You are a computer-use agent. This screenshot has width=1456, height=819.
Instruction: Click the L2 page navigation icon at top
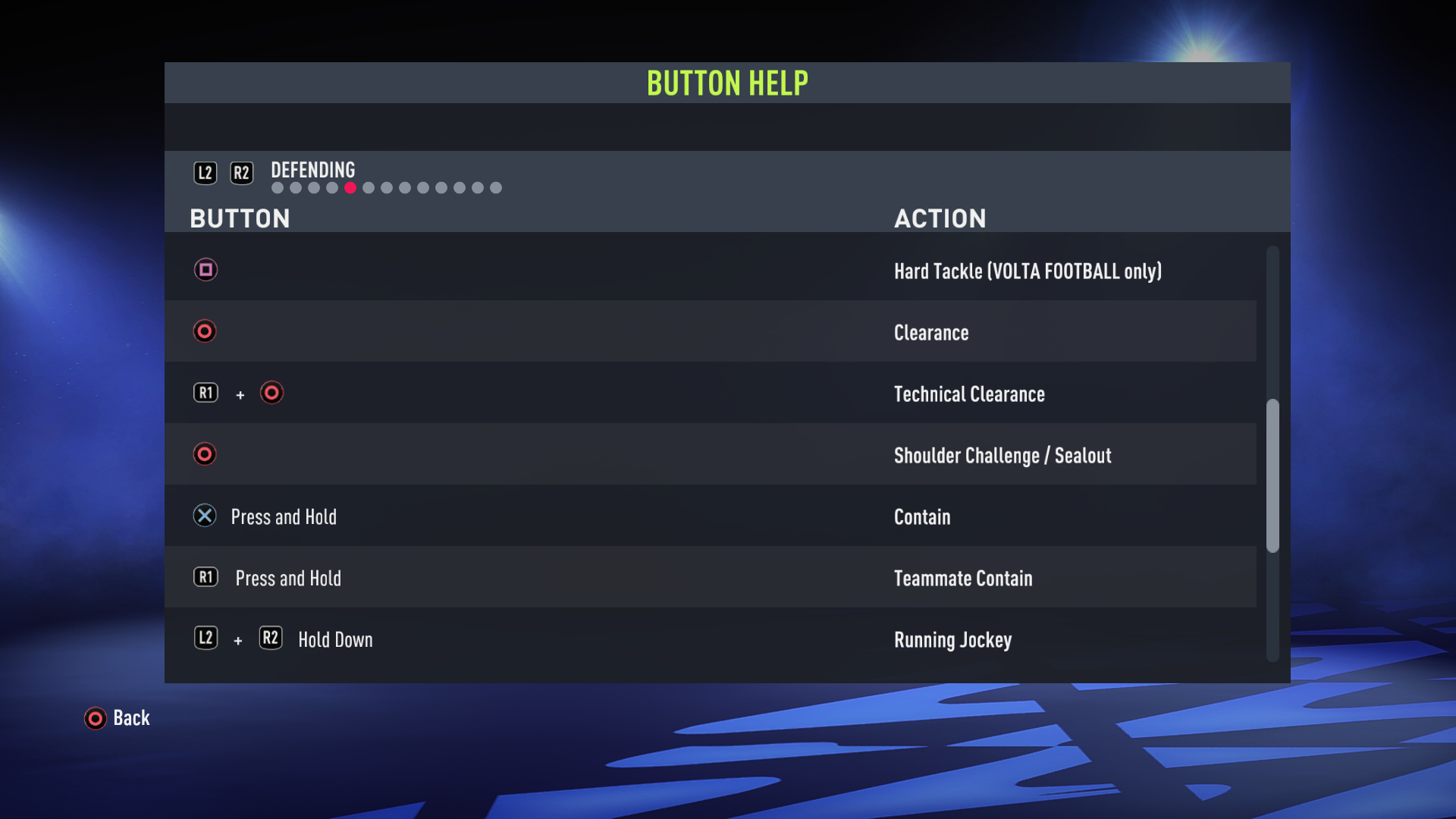[206, 172]
